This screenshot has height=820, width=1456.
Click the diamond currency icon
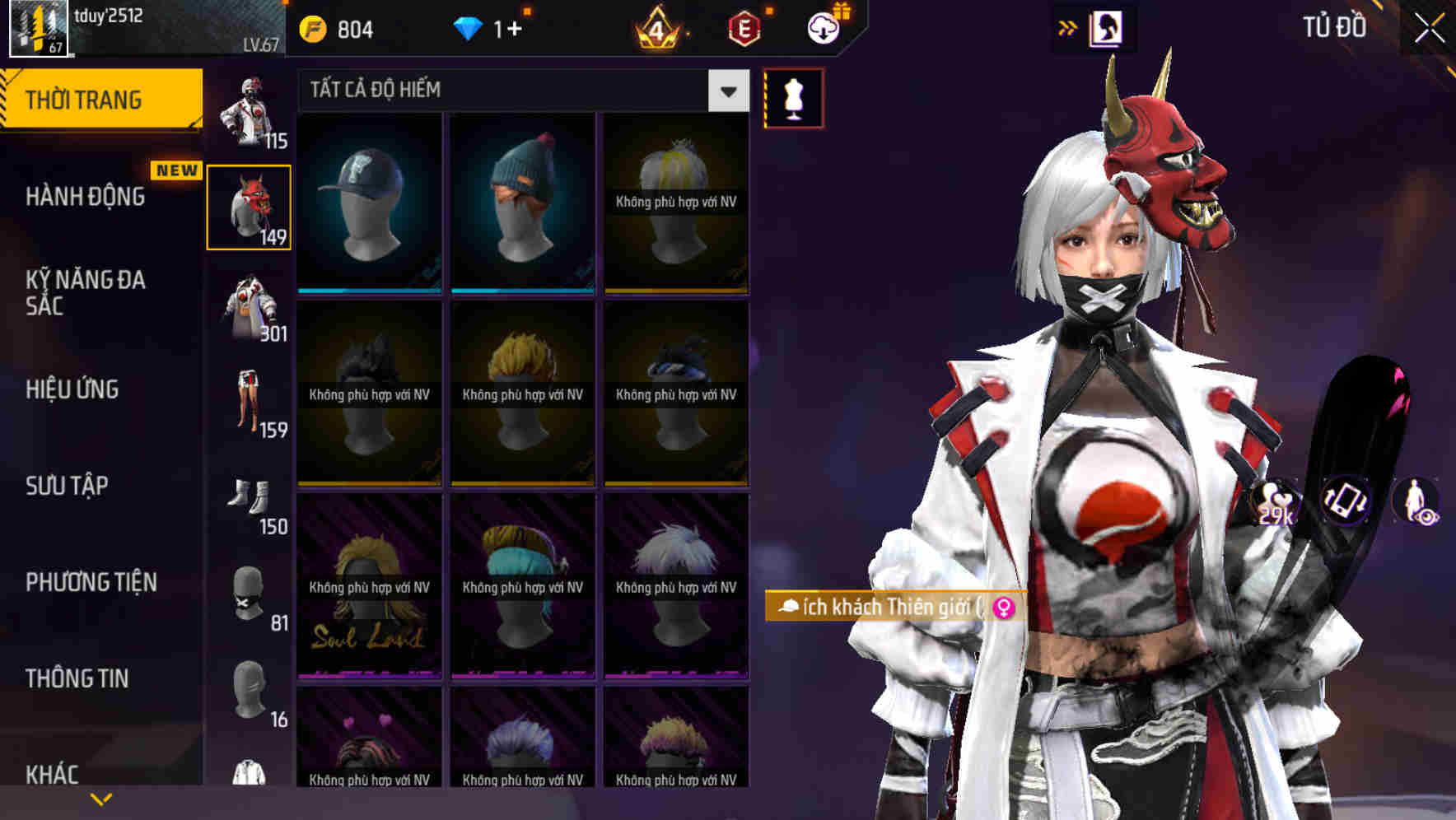(x=469, y=27)
